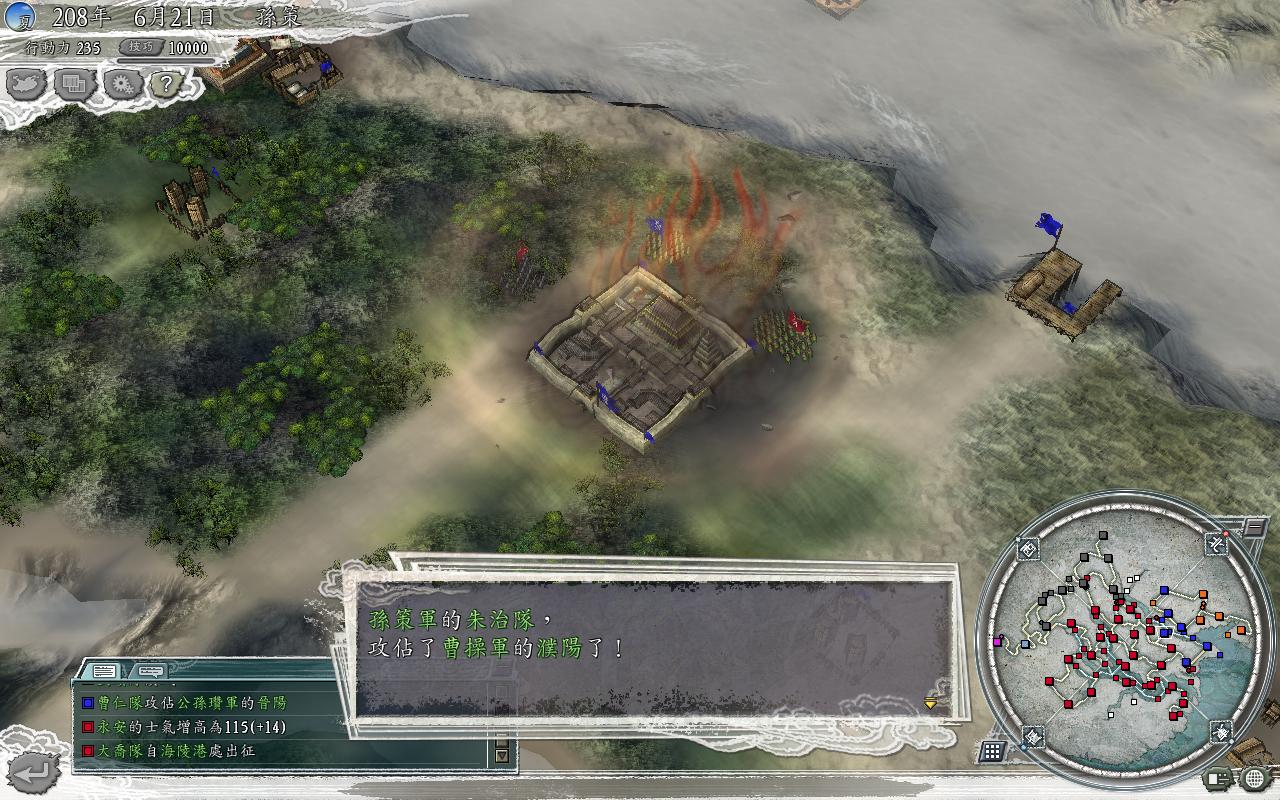Minimize the minimap with the bar button
This screenshot has height=800, width=1280.
[x=1255, y=526]
